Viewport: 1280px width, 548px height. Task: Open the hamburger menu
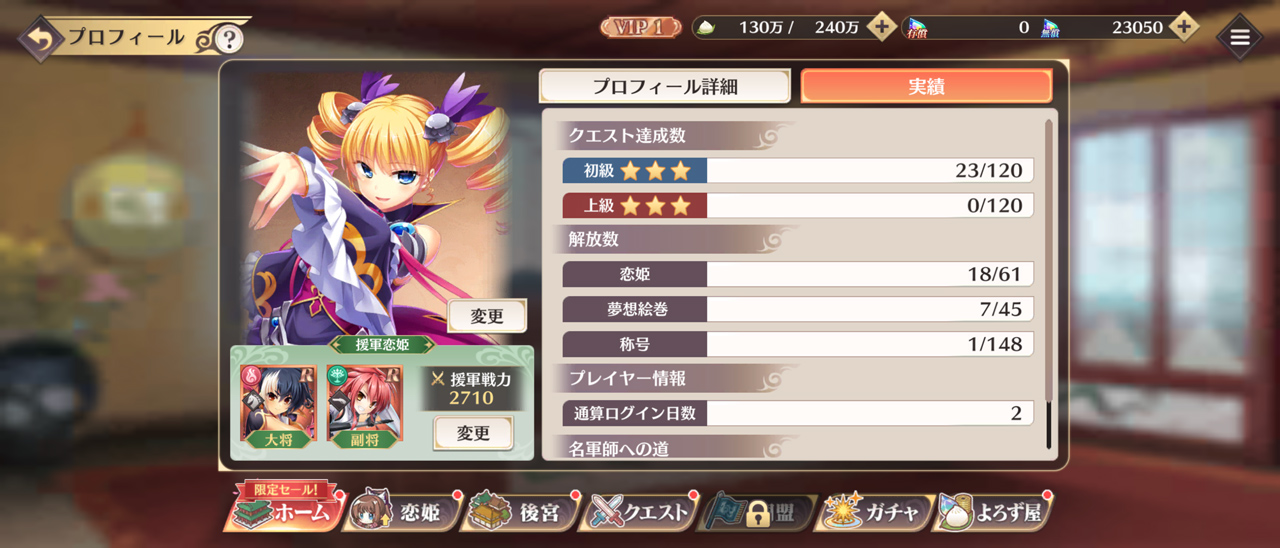[1240, 38]
